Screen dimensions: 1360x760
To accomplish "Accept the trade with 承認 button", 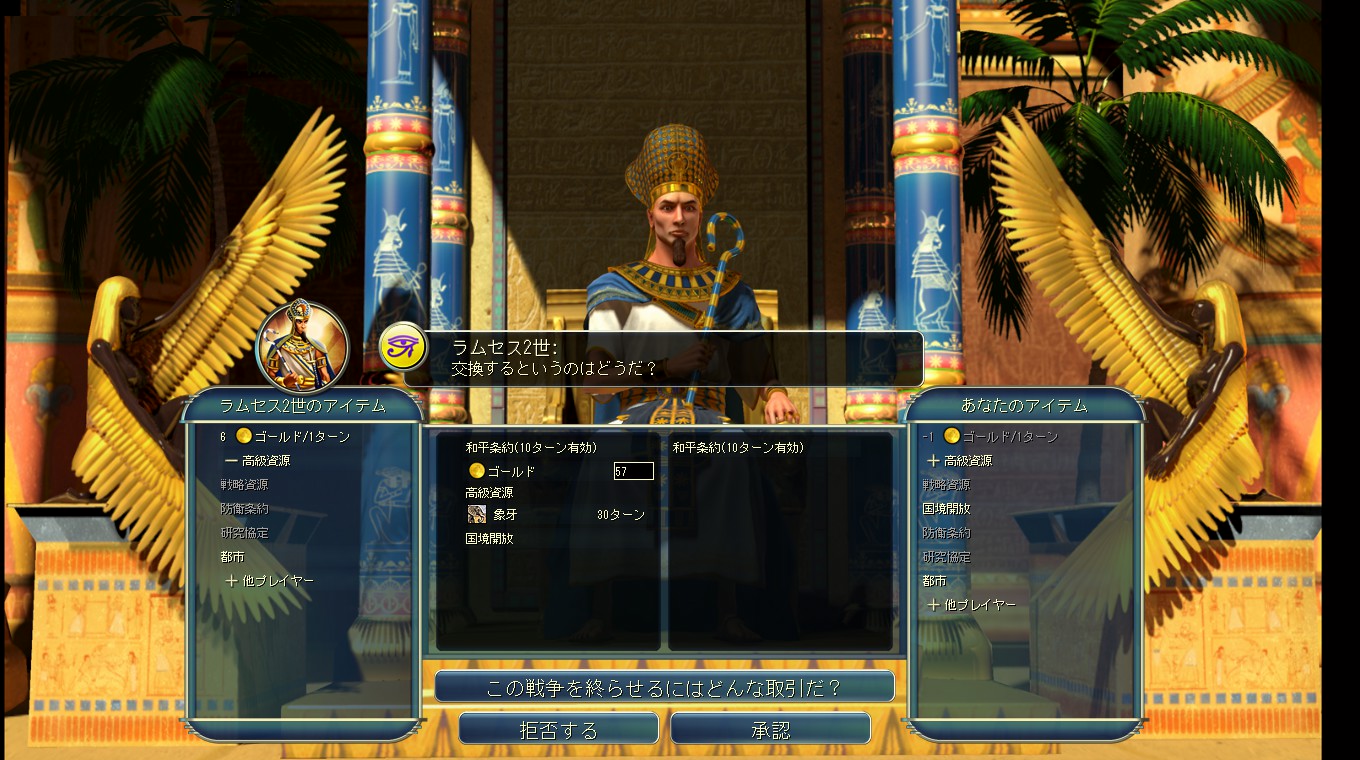I will coord(770,729).
